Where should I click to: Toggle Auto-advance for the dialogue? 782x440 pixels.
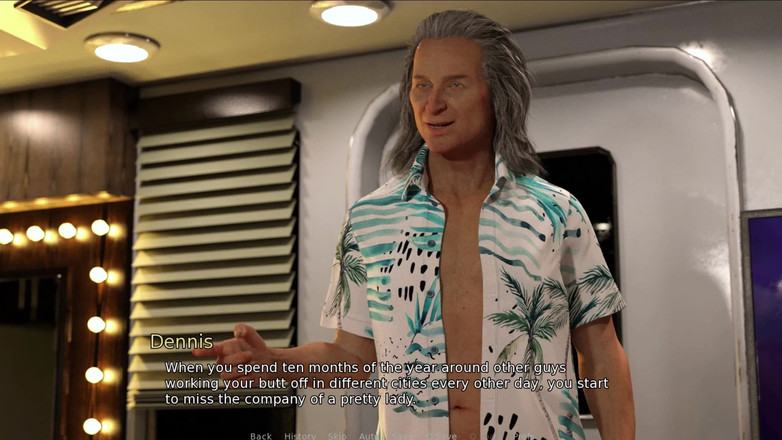369,436
